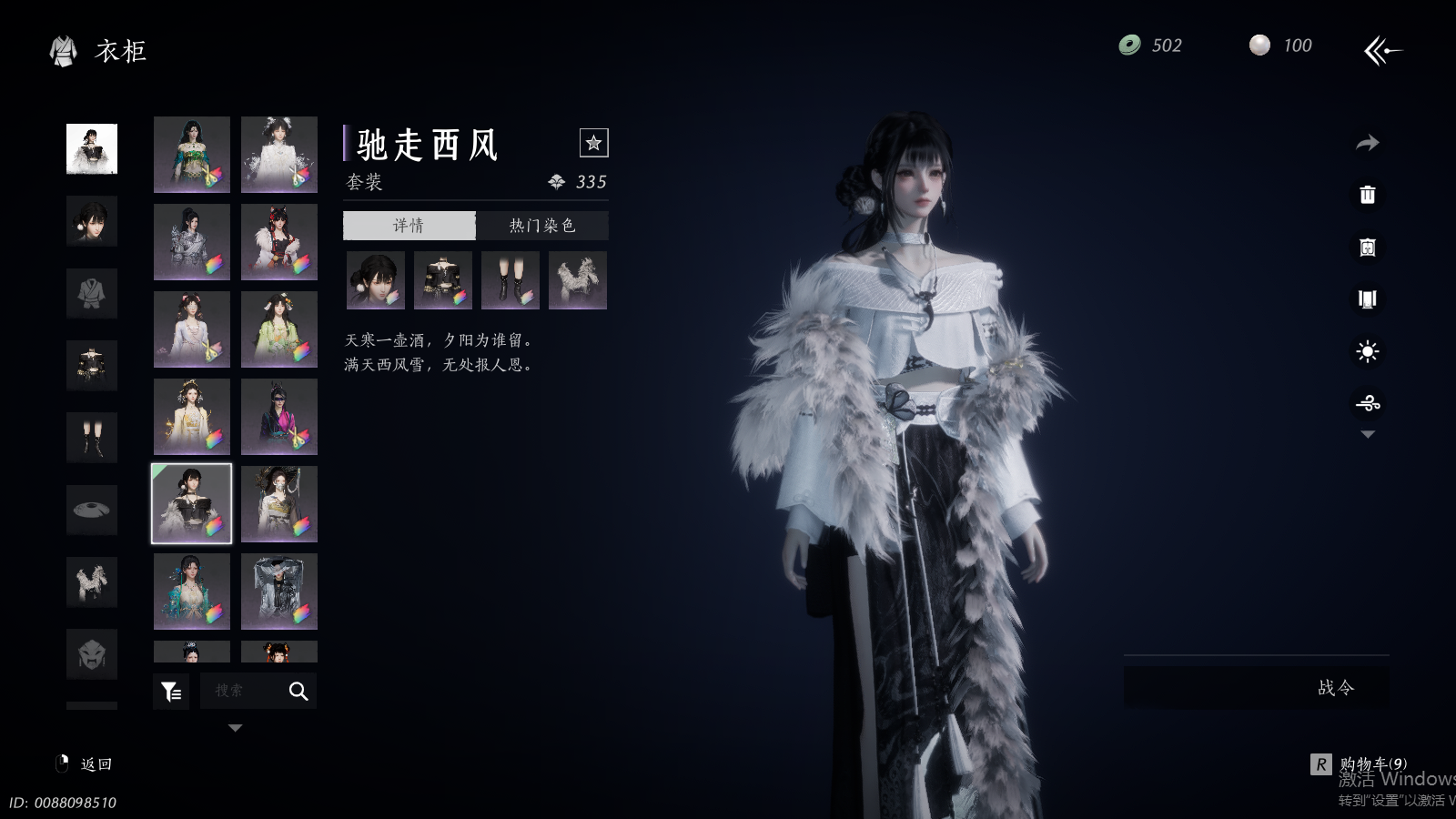The width and height of the screenshot is (1456, 819).
Task: Favorite the outfit with the star button
Action: click(593, 143)
